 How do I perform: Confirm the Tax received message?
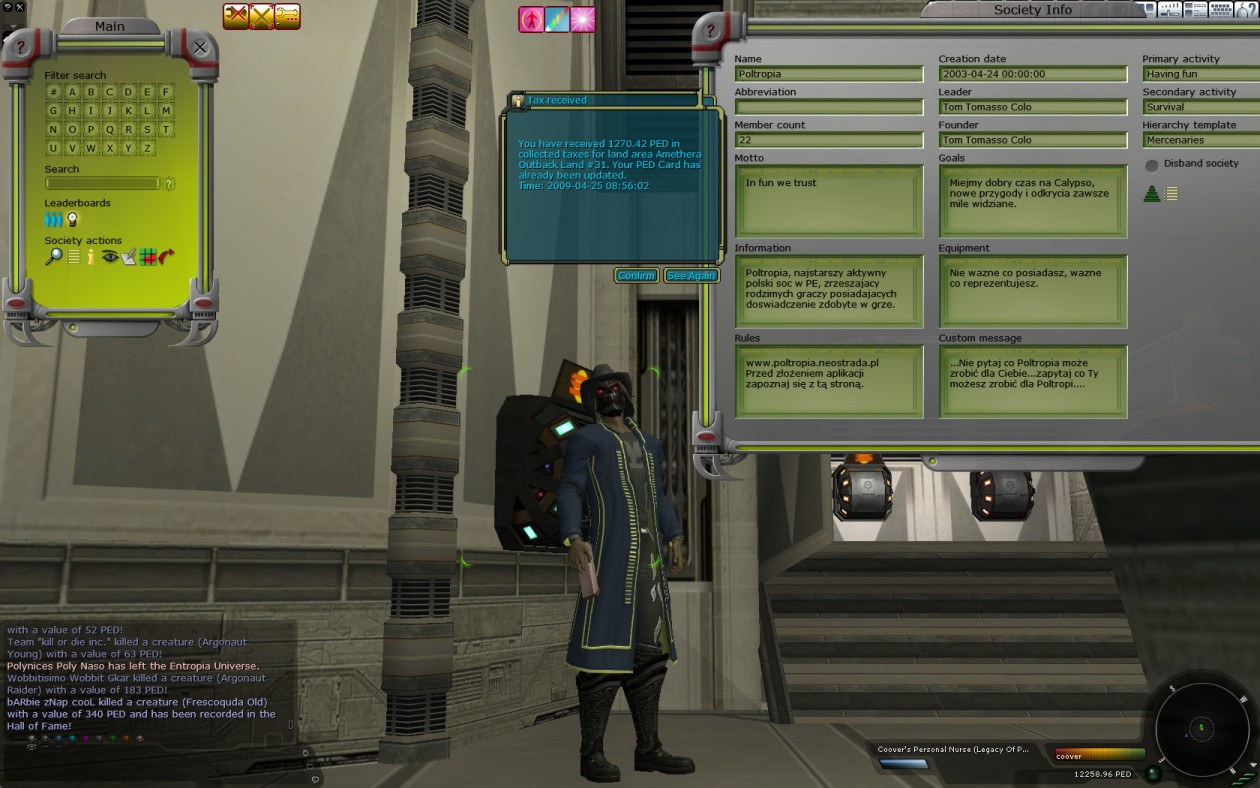pos(636,276)
